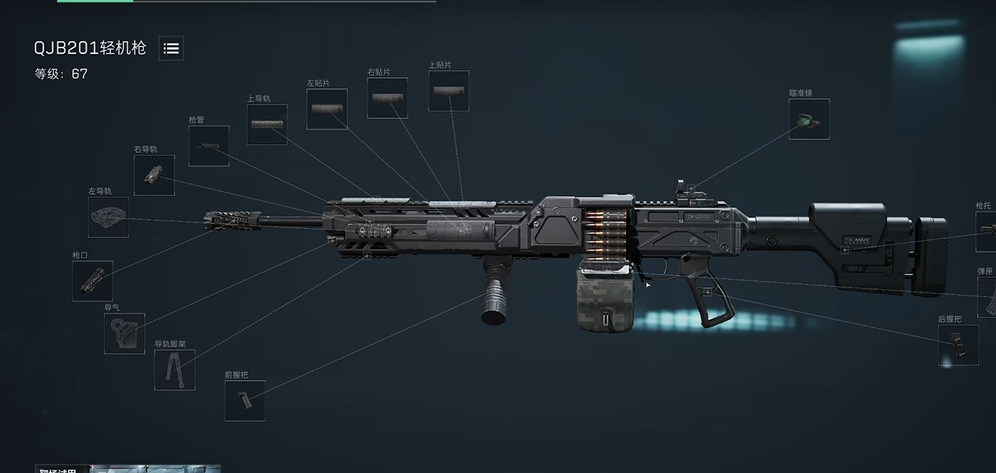Open the list menu beside QJB201 title
The width and height of the screenshot is (996, 473).
[171, 48]
